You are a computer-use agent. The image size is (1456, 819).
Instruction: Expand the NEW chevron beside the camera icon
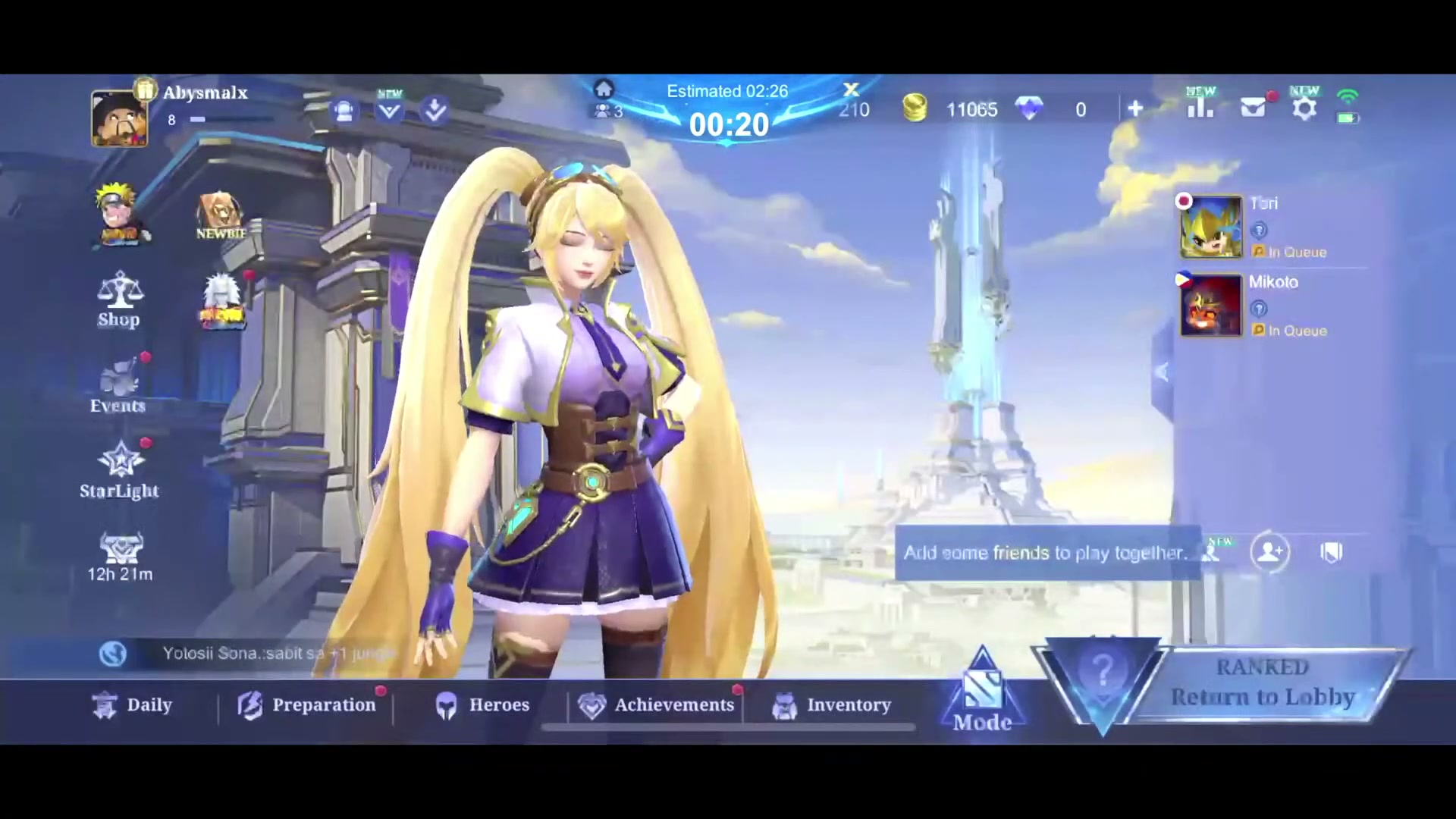pos(389,109)
